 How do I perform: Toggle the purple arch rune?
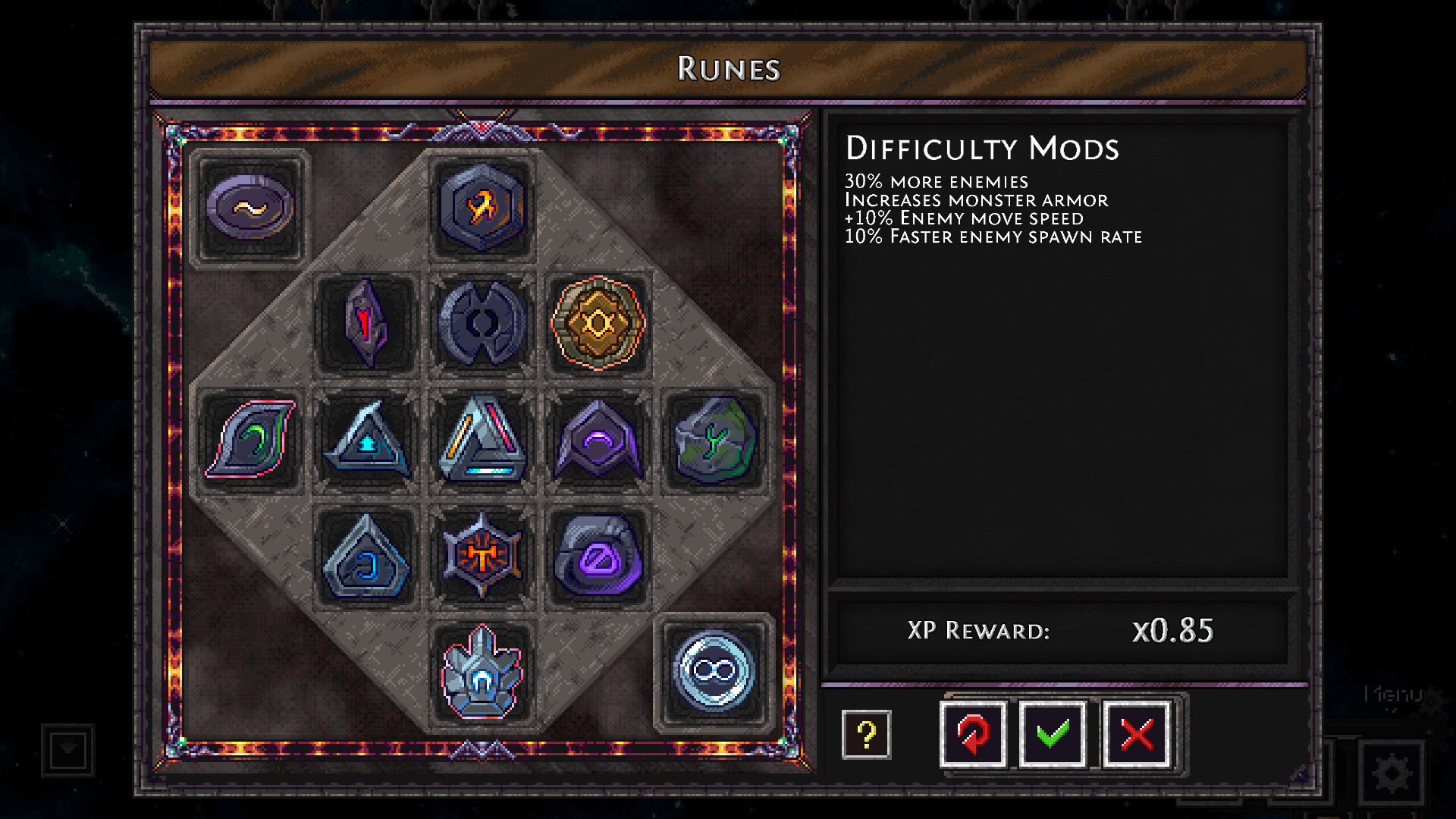click(x=598, y=441)
